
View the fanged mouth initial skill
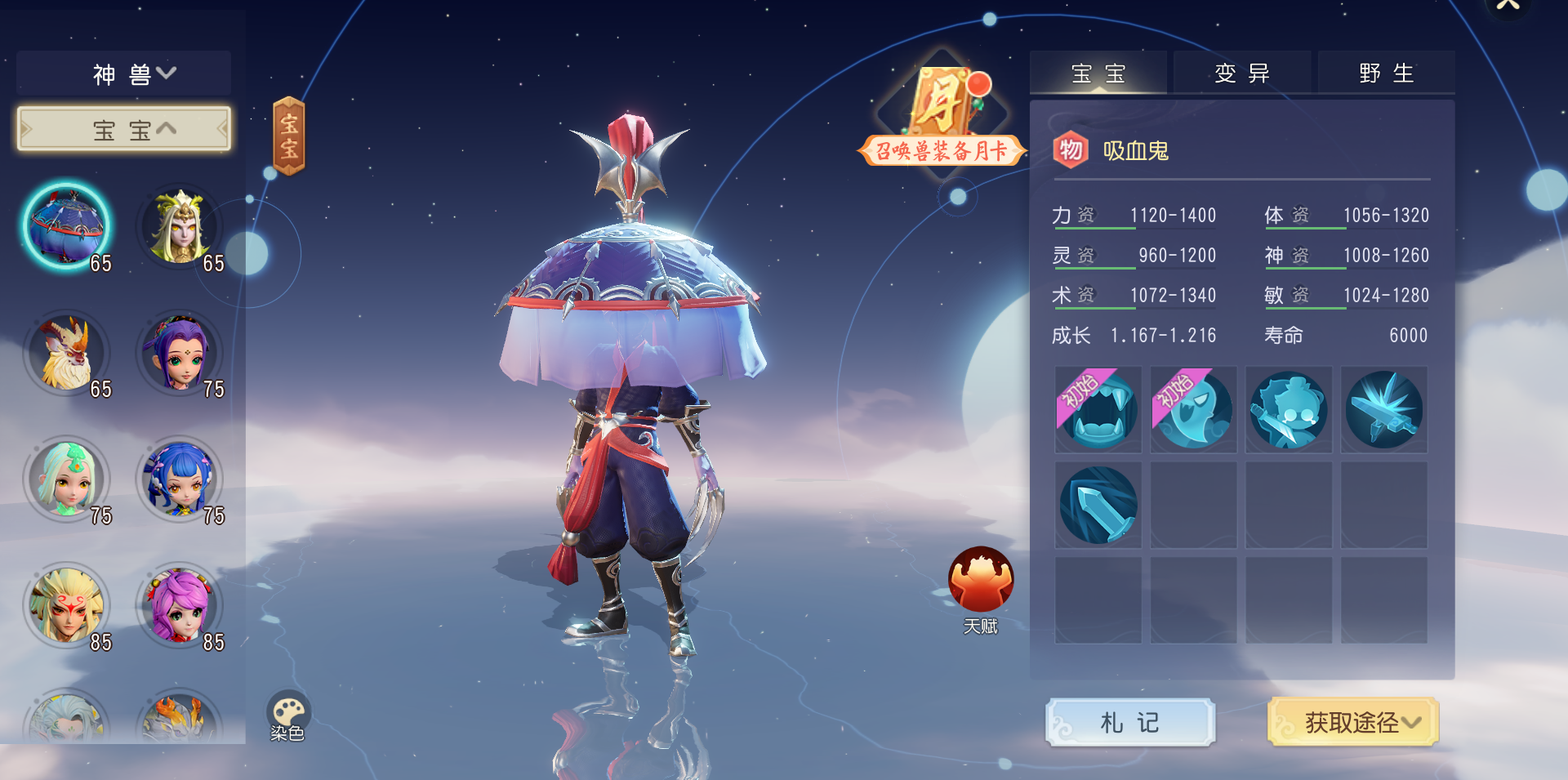click(x=1098, y=410)
